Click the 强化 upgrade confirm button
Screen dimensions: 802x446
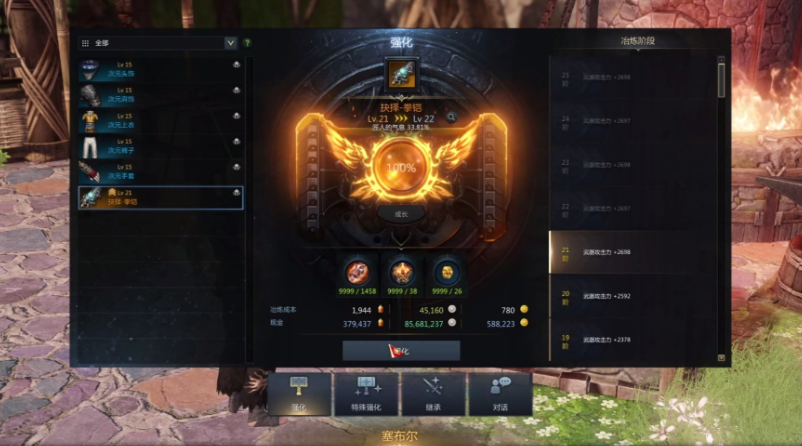pyautogui.click(x=401, y=351)
